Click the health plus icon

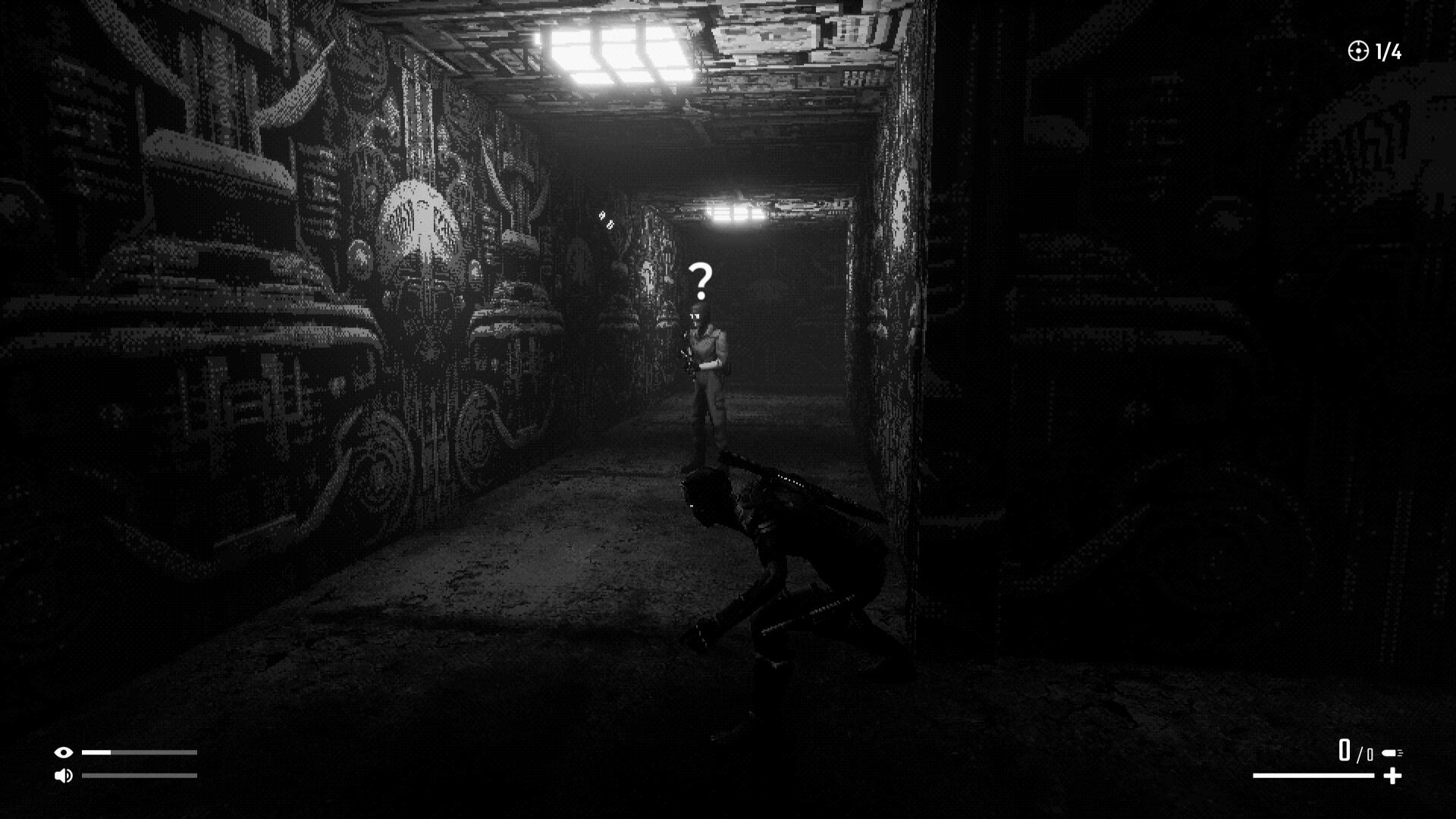(1392, 776)
